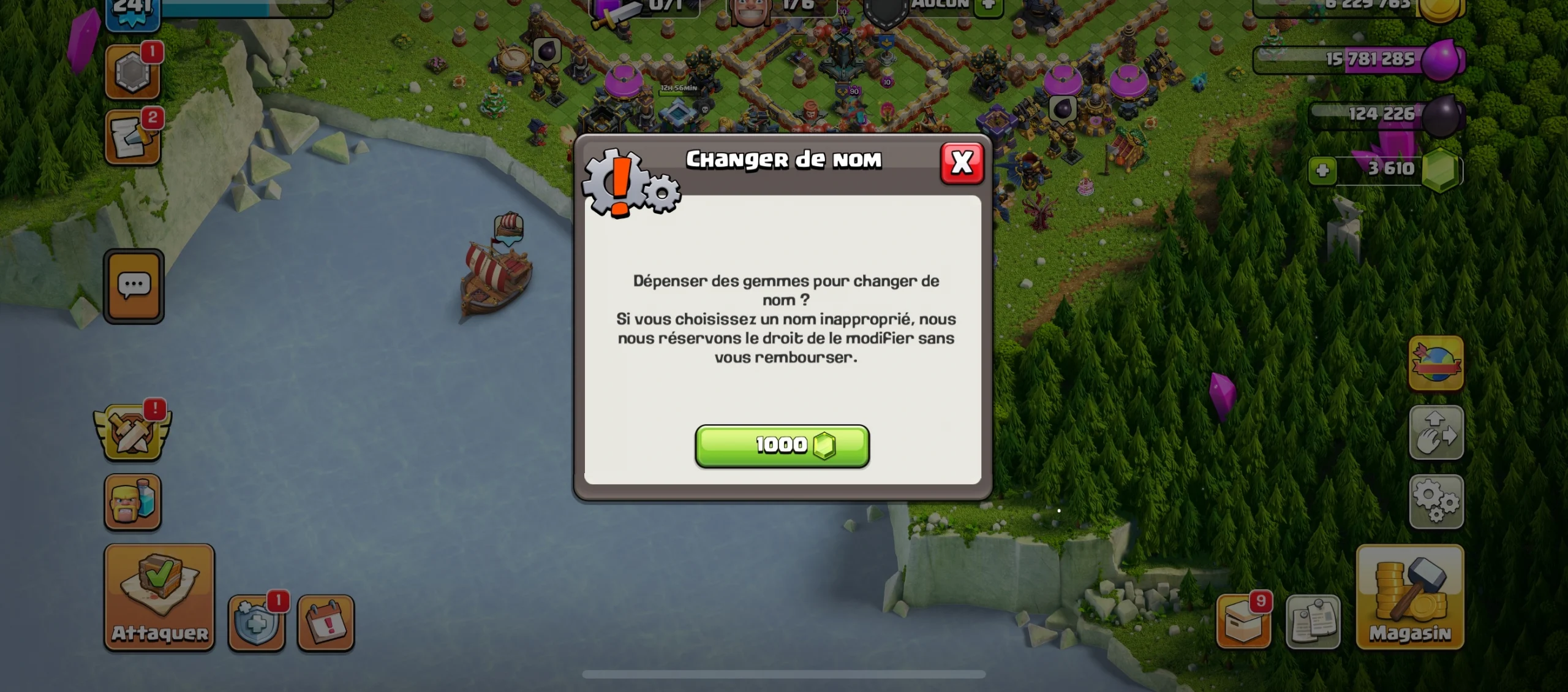The width and height of the screenshot is (1568, 692).
Task: Open the inventory box with 9 items
Action: click(1243, 620)
